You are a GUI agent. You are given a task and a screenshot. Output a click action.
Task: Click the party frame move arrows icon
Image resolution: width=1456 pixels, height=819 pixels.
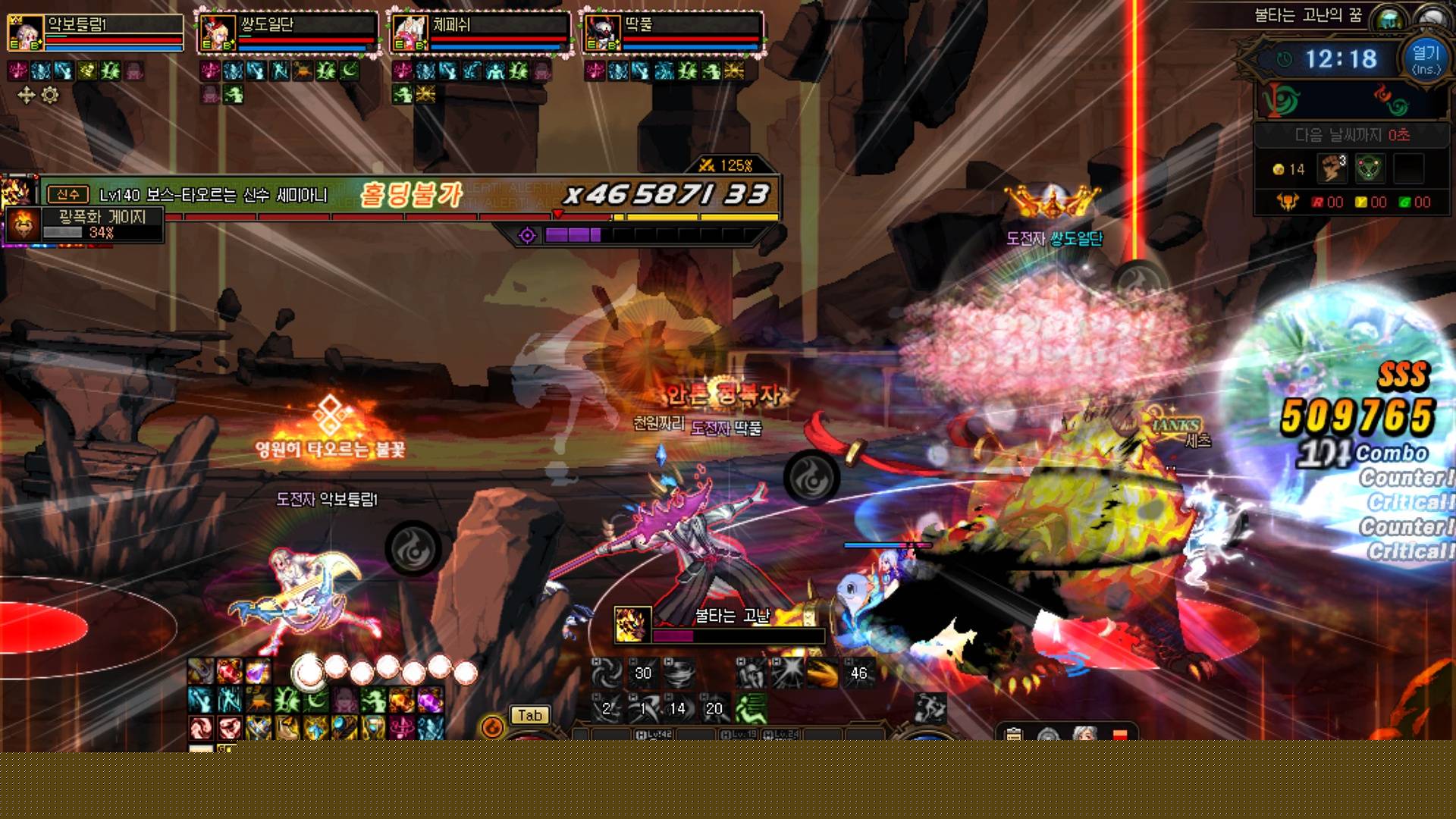26,96
